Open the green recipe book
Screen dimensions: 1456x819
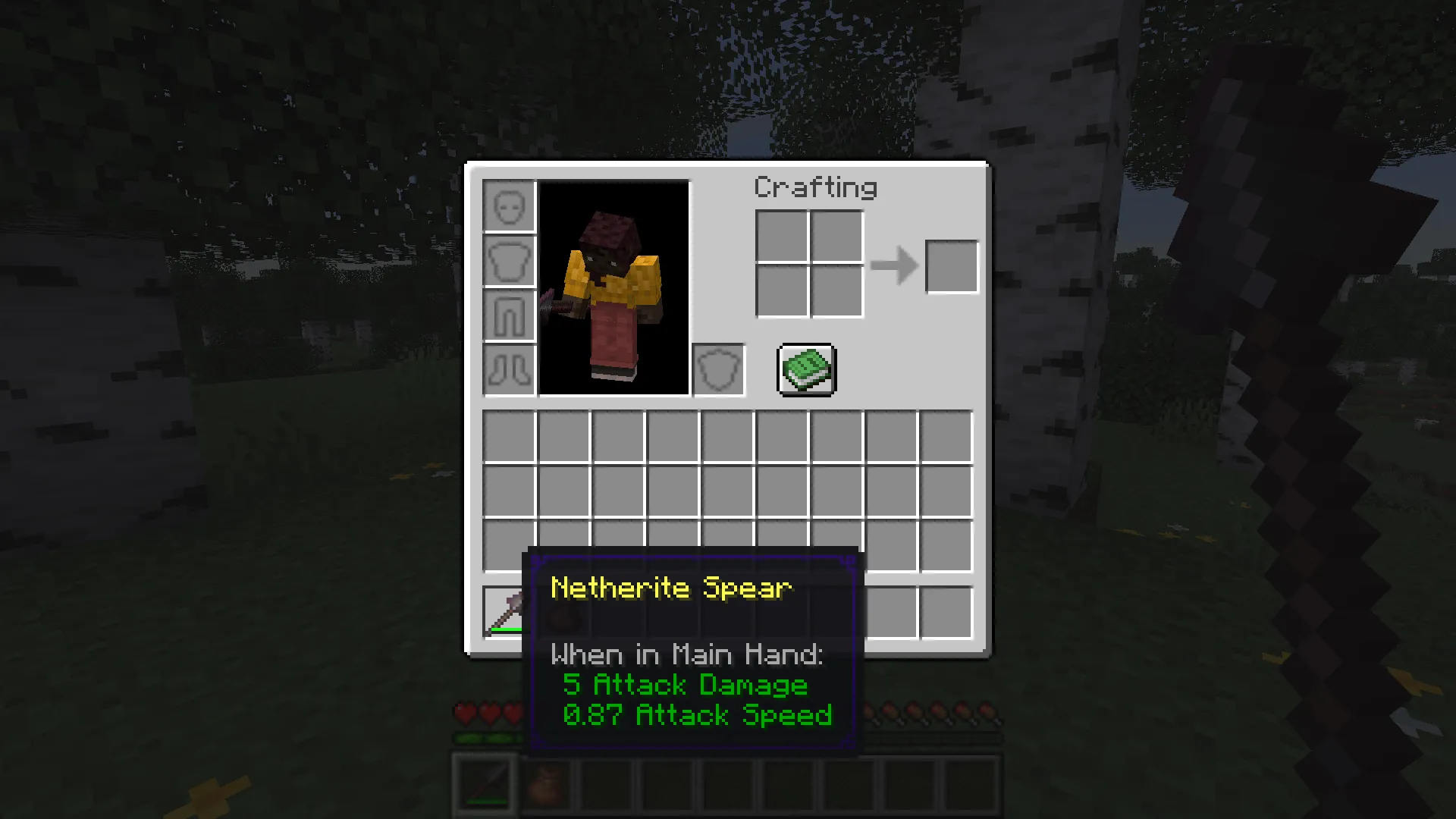[x=805, y=370]
